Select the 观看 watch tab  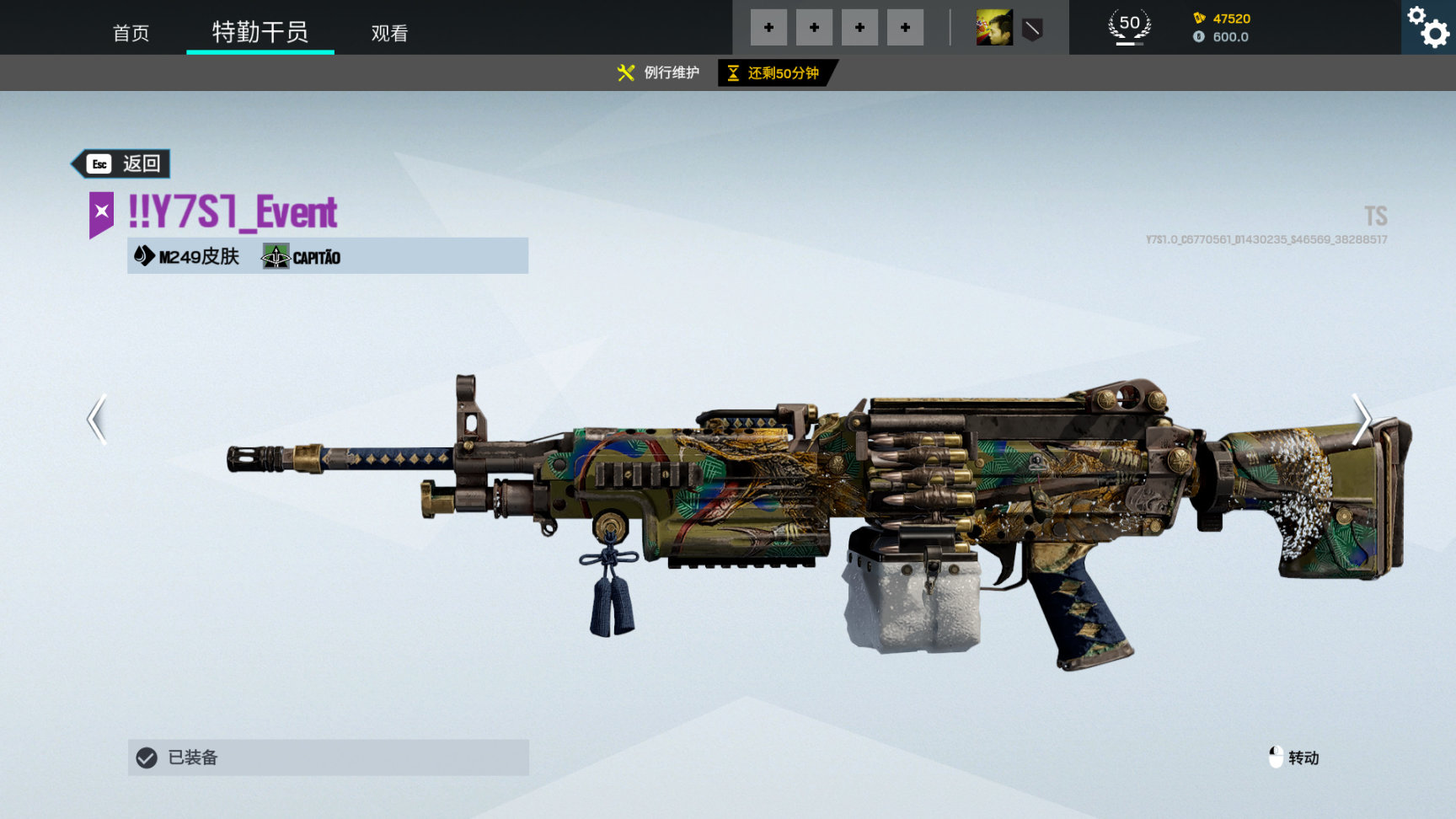tap(389, 33)
